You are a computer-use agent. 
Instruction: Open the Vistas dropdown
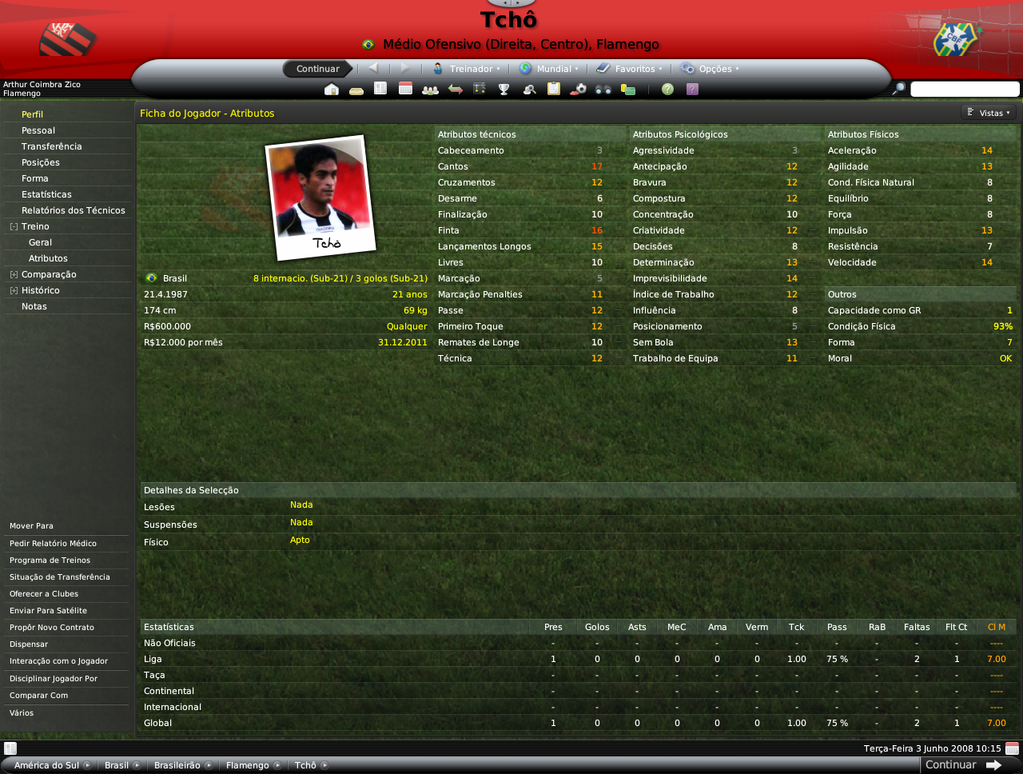(990, 113)
